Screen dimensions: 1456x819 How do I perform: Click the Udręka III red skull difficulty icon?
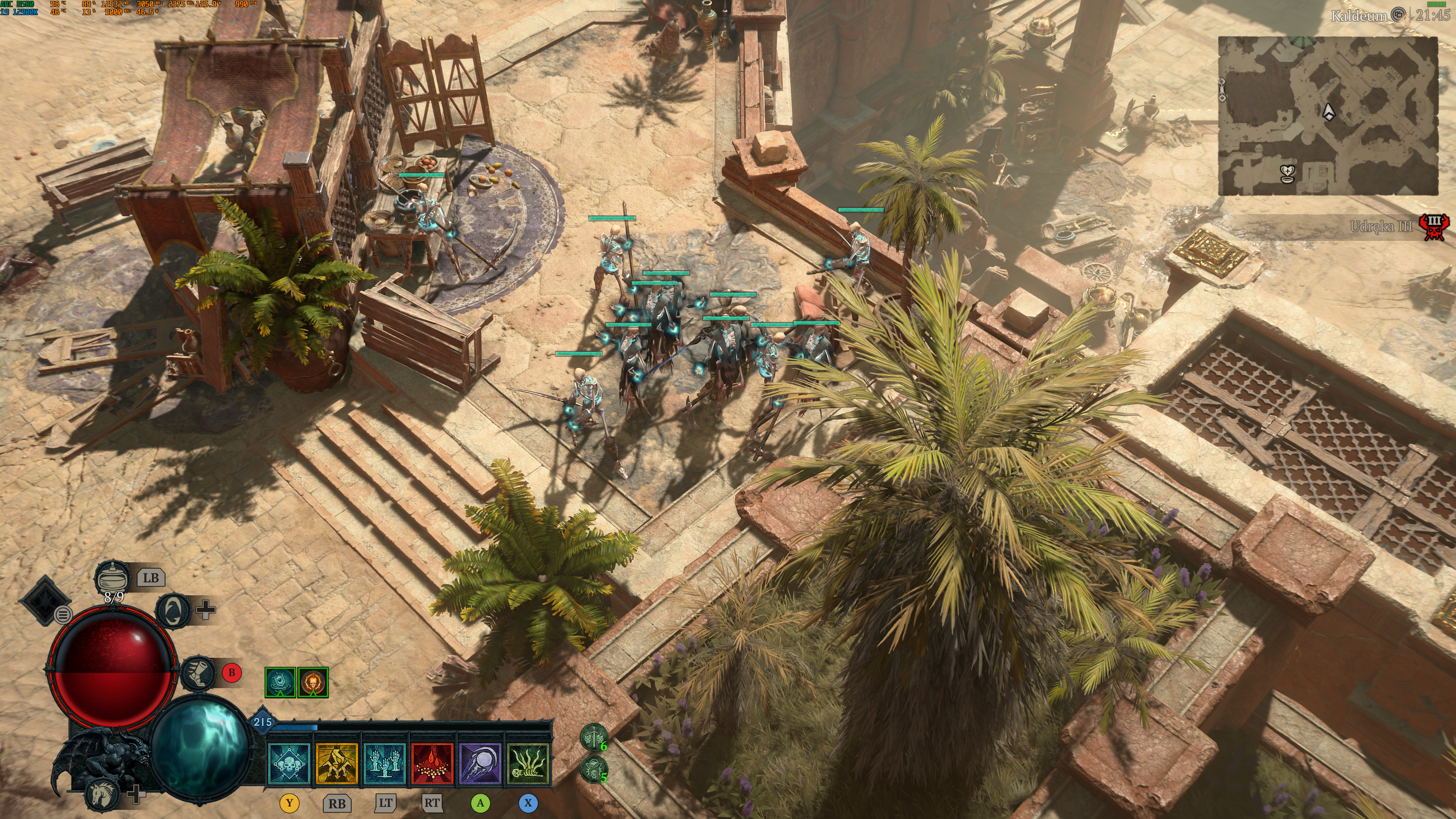click(1434, 227)
